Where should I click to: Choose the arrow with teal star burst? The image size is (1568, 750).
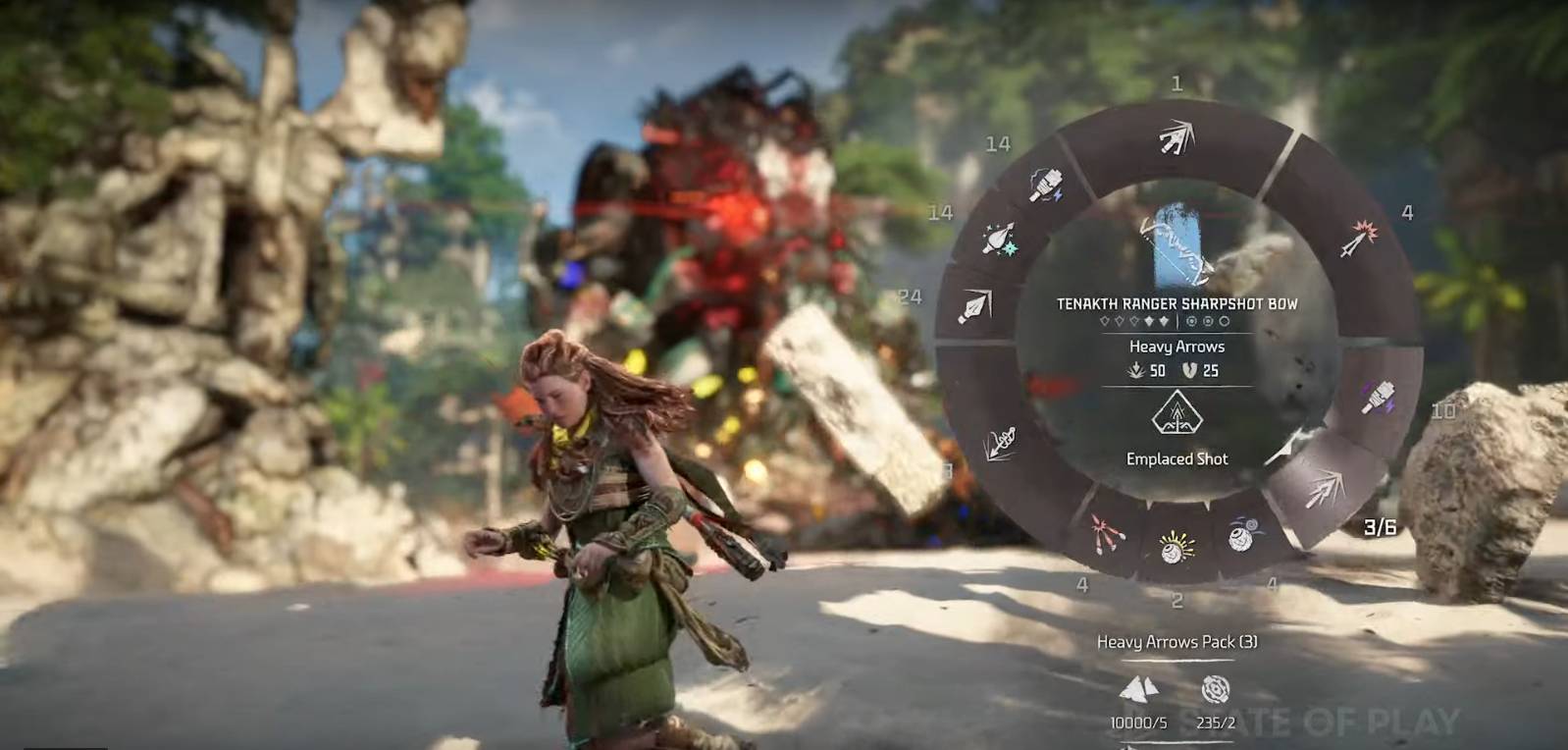[999, 239]
